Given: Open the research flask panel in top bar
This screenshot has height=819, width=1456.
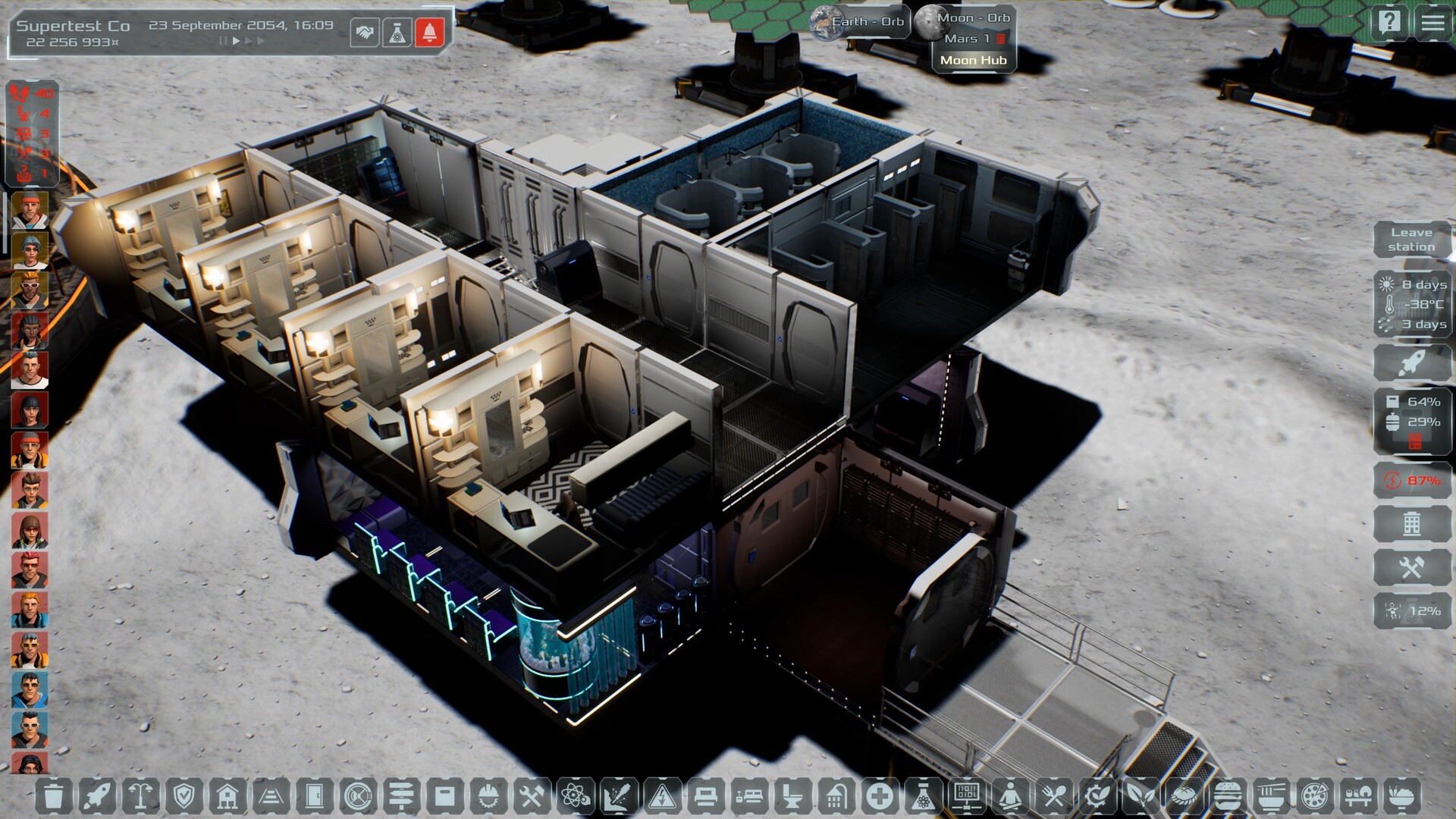Looking at the screenshot, I should pyautogui.click(x=397, y=33).
